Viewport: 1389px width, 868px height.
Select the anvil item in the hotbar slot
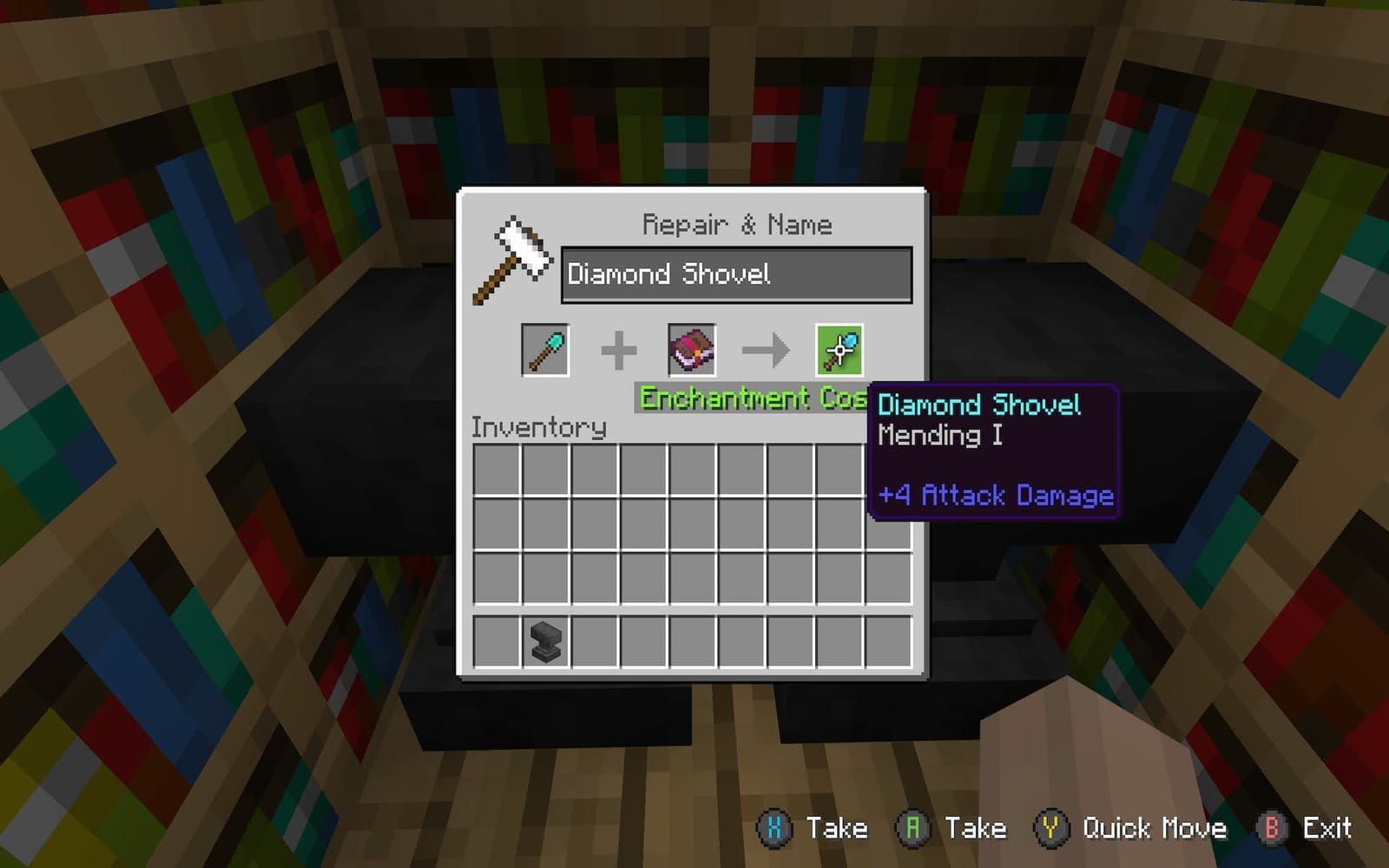click(x=544, y=642)
